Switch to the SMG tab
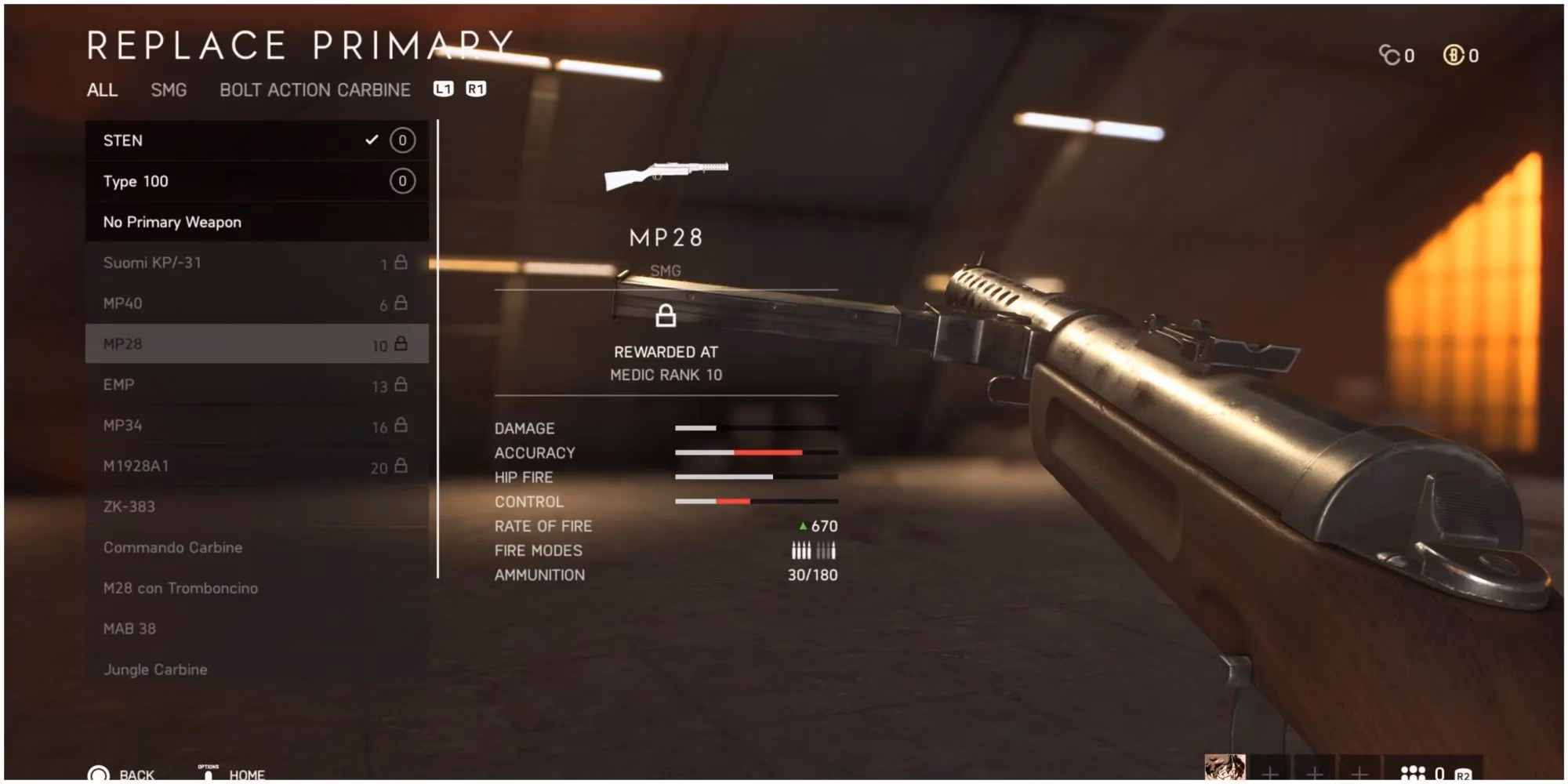Image resolution: width=1568 pixels, height=784 pixels. click(167, 89)
